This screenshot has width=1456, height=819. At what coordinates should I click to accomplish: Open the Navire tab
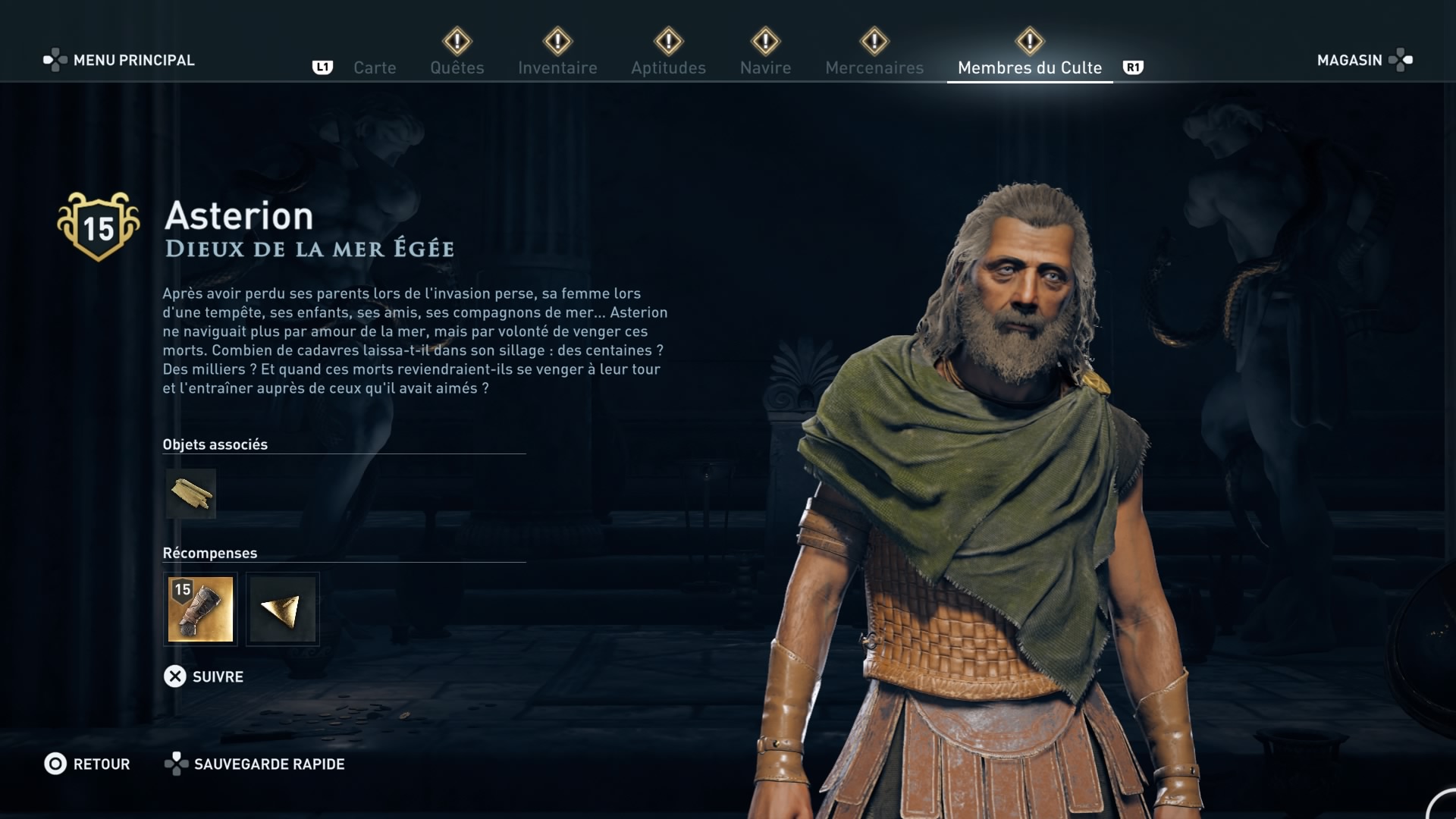coord(765,67)
